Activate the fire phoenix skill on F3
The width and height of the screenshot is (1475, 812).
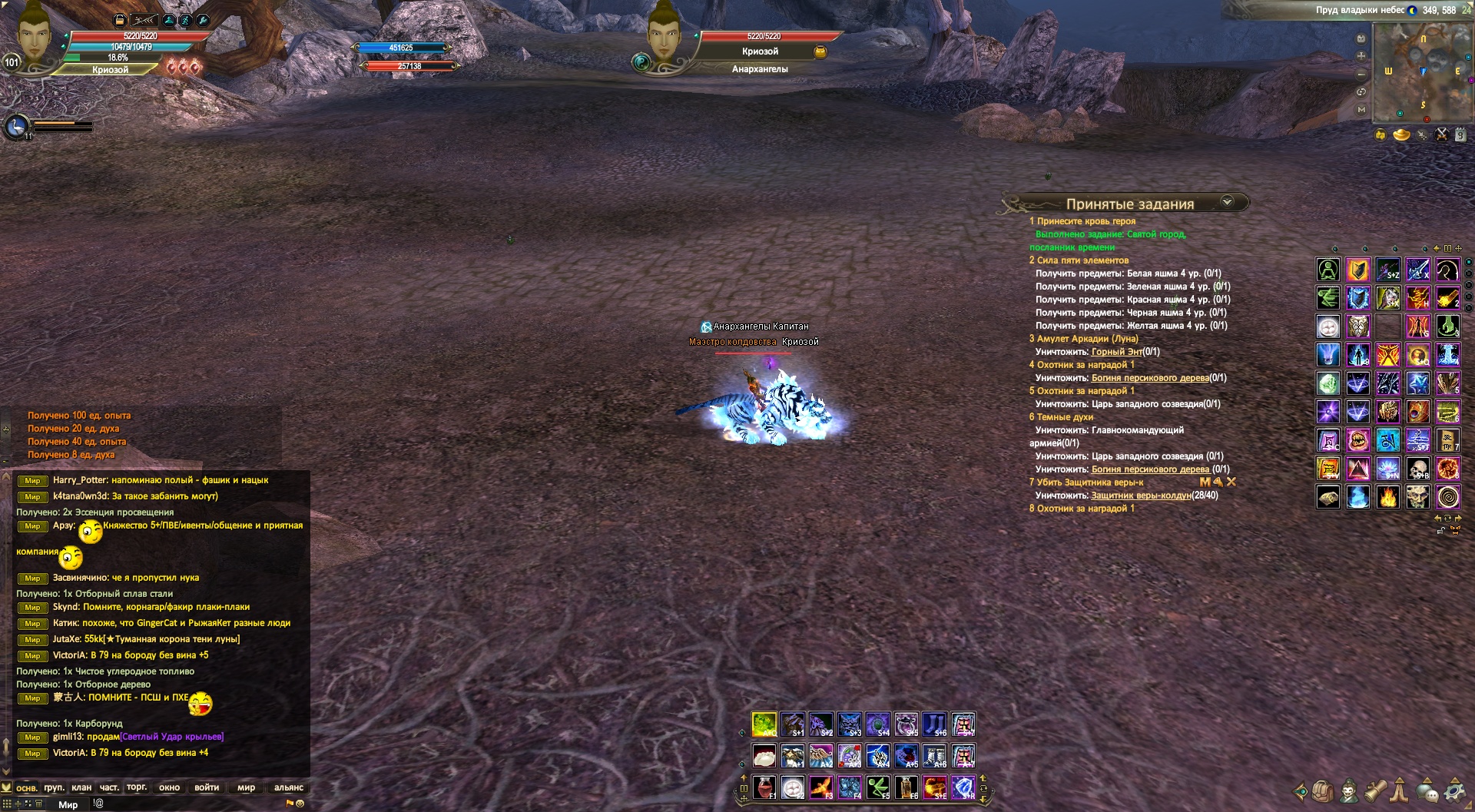coord(820,787)
